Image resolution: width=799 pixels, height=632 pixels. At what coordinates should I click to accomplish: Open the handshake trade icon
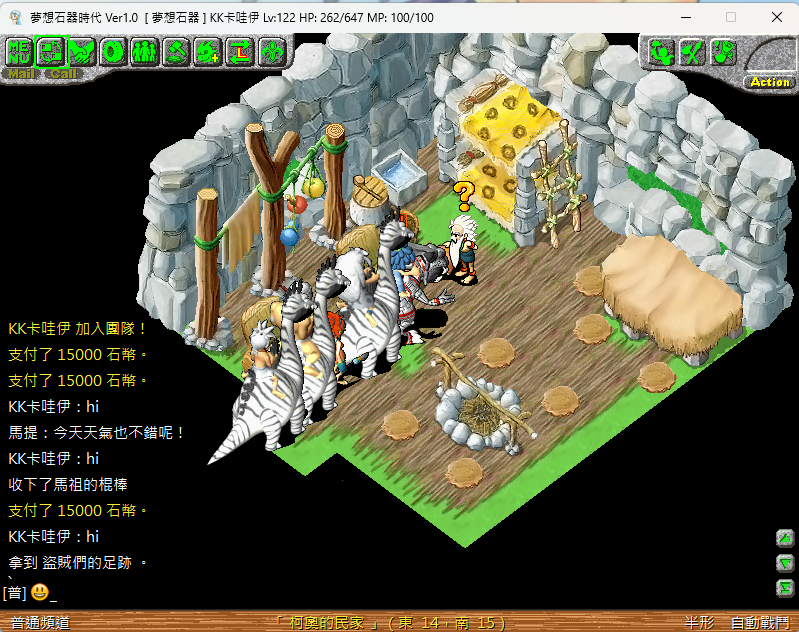click(x=82, y=50)
